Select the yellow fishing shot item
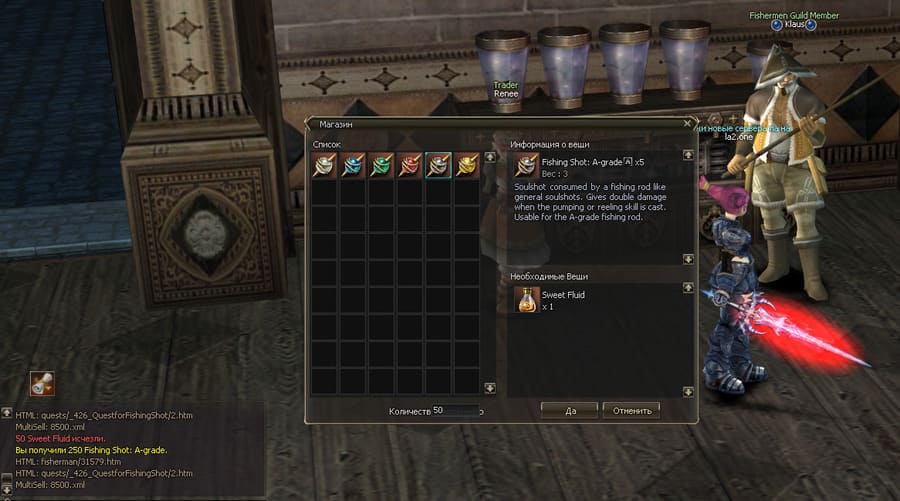This screenshot has height=501, width=900. pyautogui.click(x=467, y=166)
